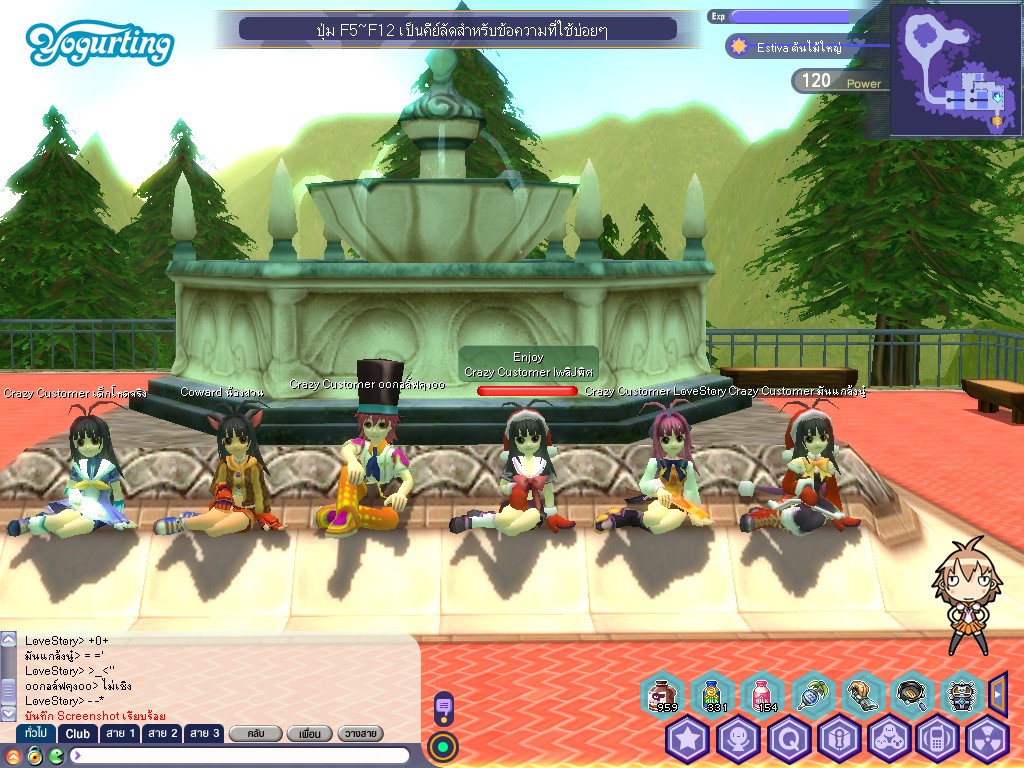Viewport: 1024px width, 768px height.
Task: Use the chocolate milk bottle item (959)
Action: coord(663,694)
